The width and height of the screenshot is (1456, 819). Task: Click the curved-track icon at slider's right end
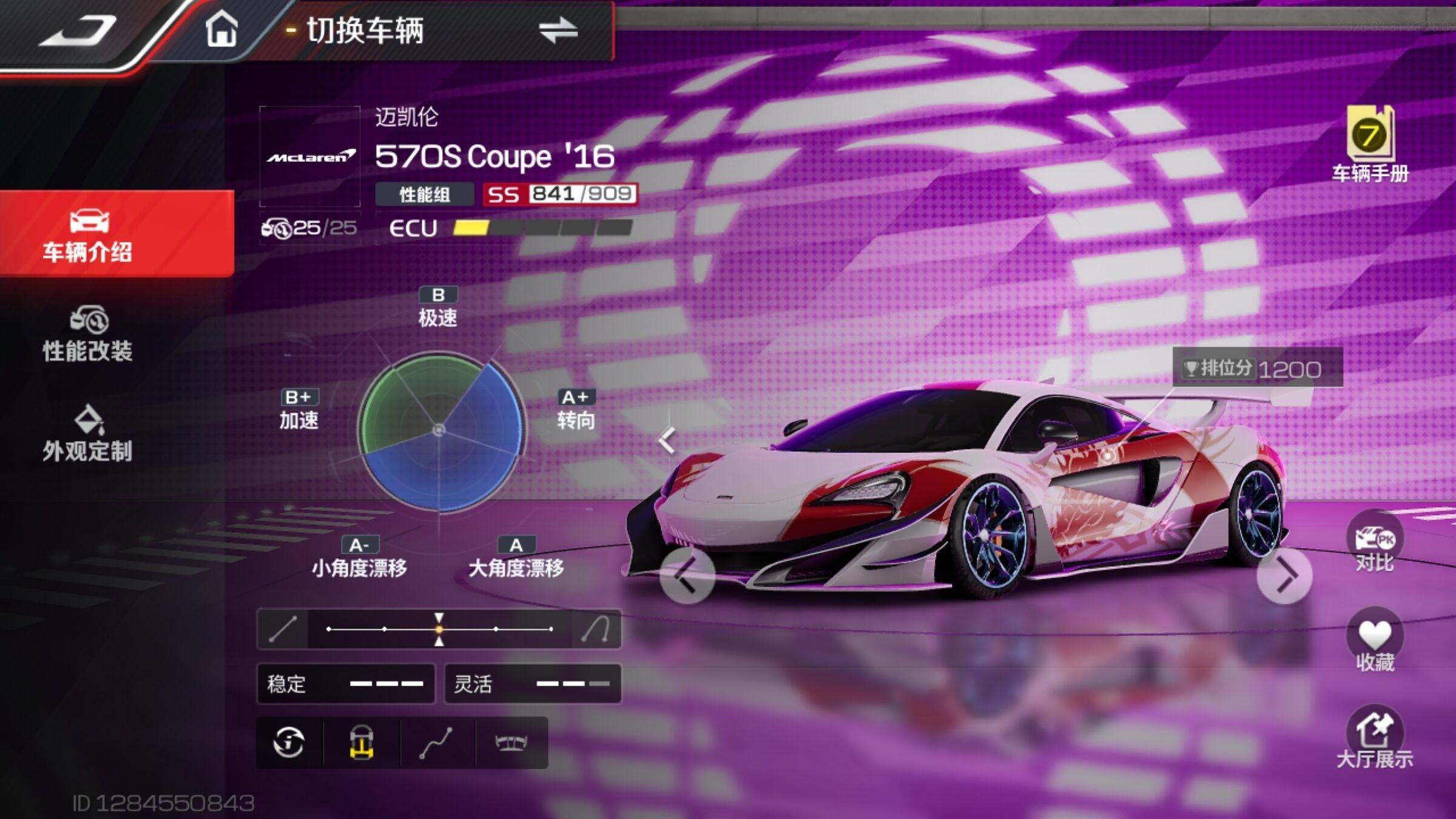click(596, 629)
